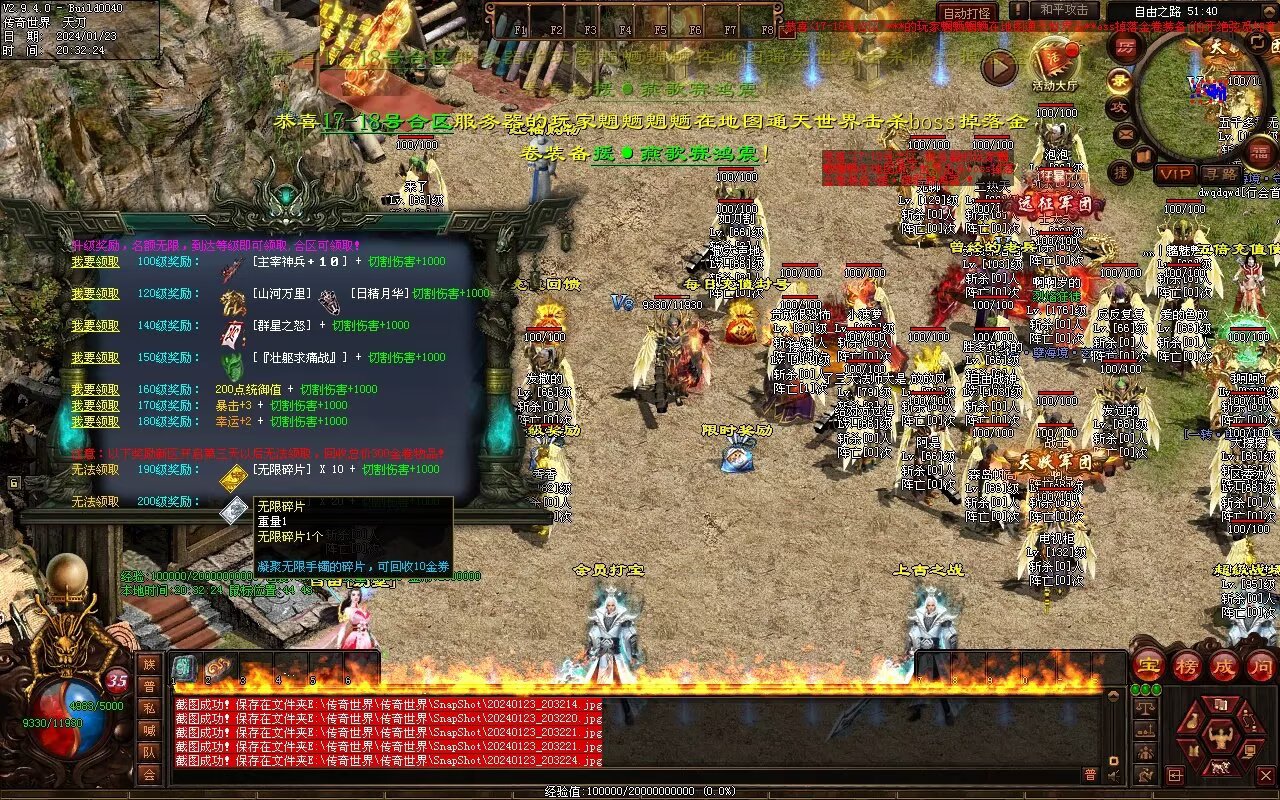Show the 榜 rankings orb

(x=1187, y=666)
